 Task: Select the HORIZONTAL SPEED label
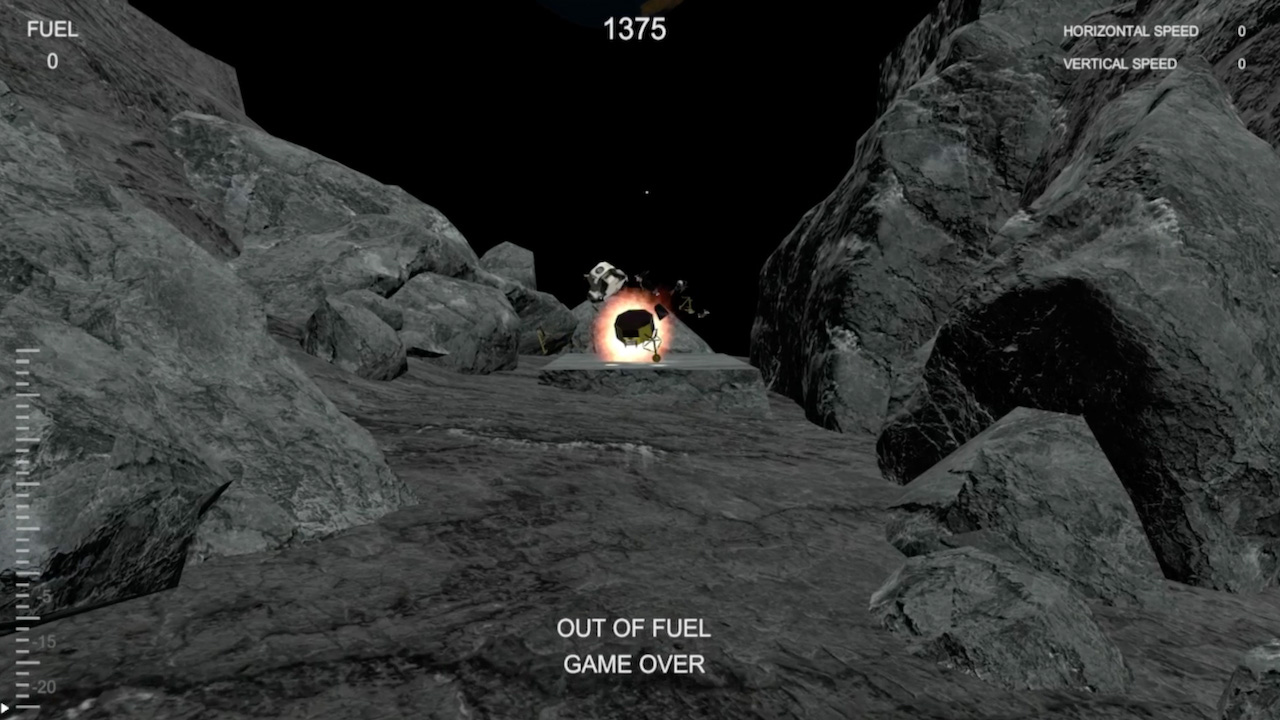point(1131,31)
